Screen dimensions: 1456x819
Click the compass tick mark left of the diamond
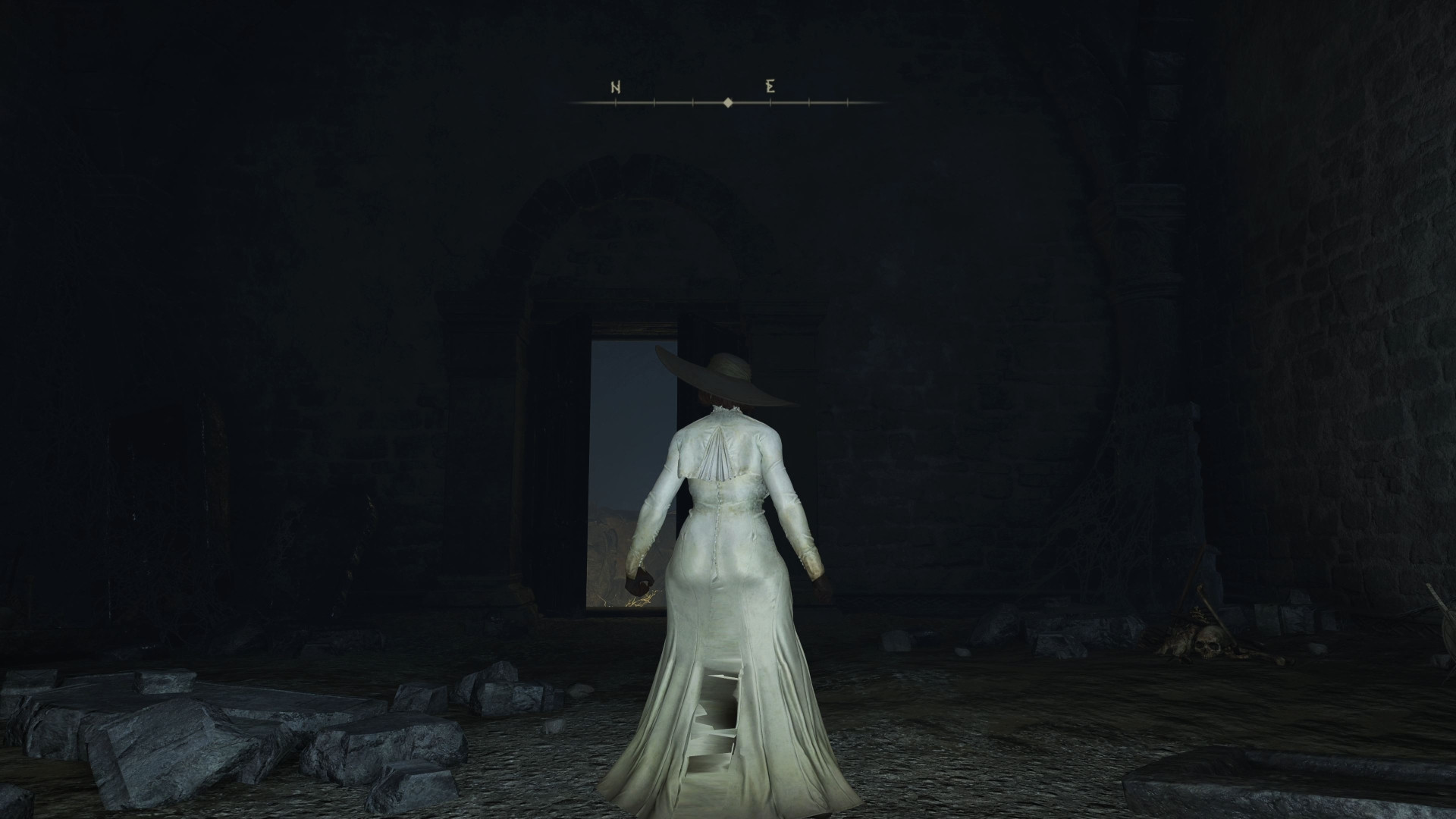pyautogui.click(x=692, y=100)
